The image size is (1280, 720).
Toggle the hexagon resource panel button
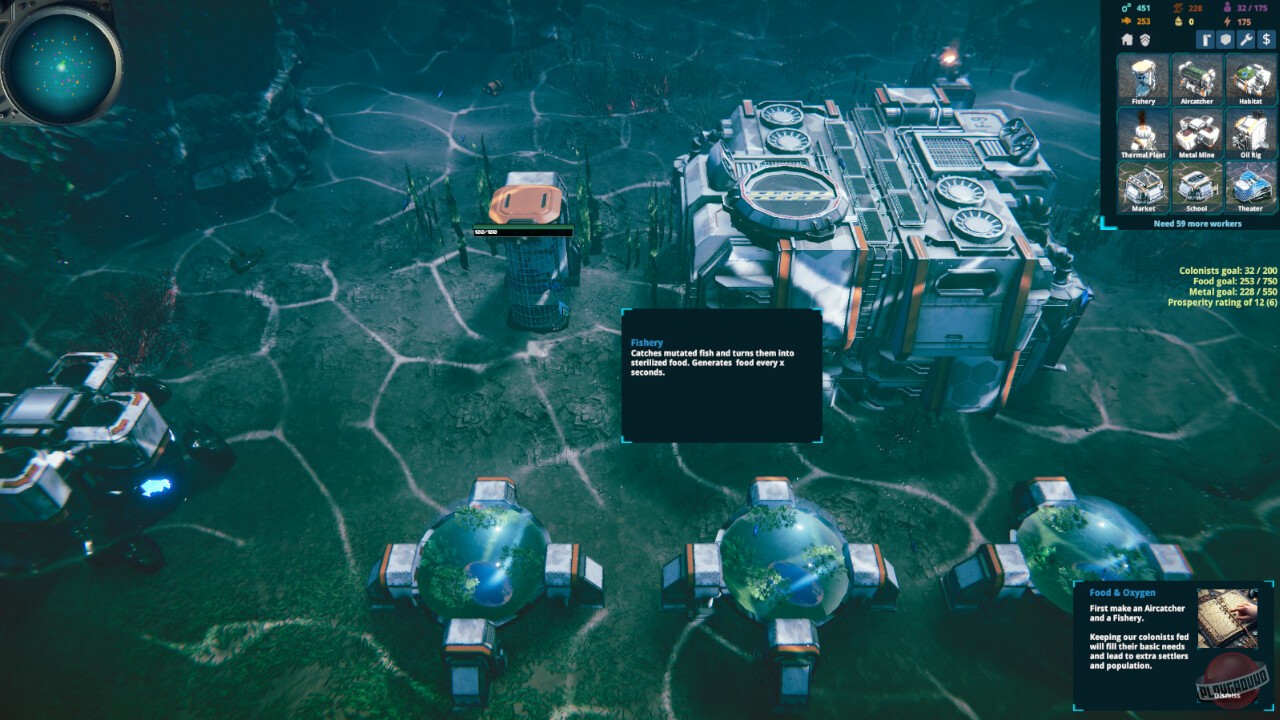pyautogui.click(x=1225, y=39)
